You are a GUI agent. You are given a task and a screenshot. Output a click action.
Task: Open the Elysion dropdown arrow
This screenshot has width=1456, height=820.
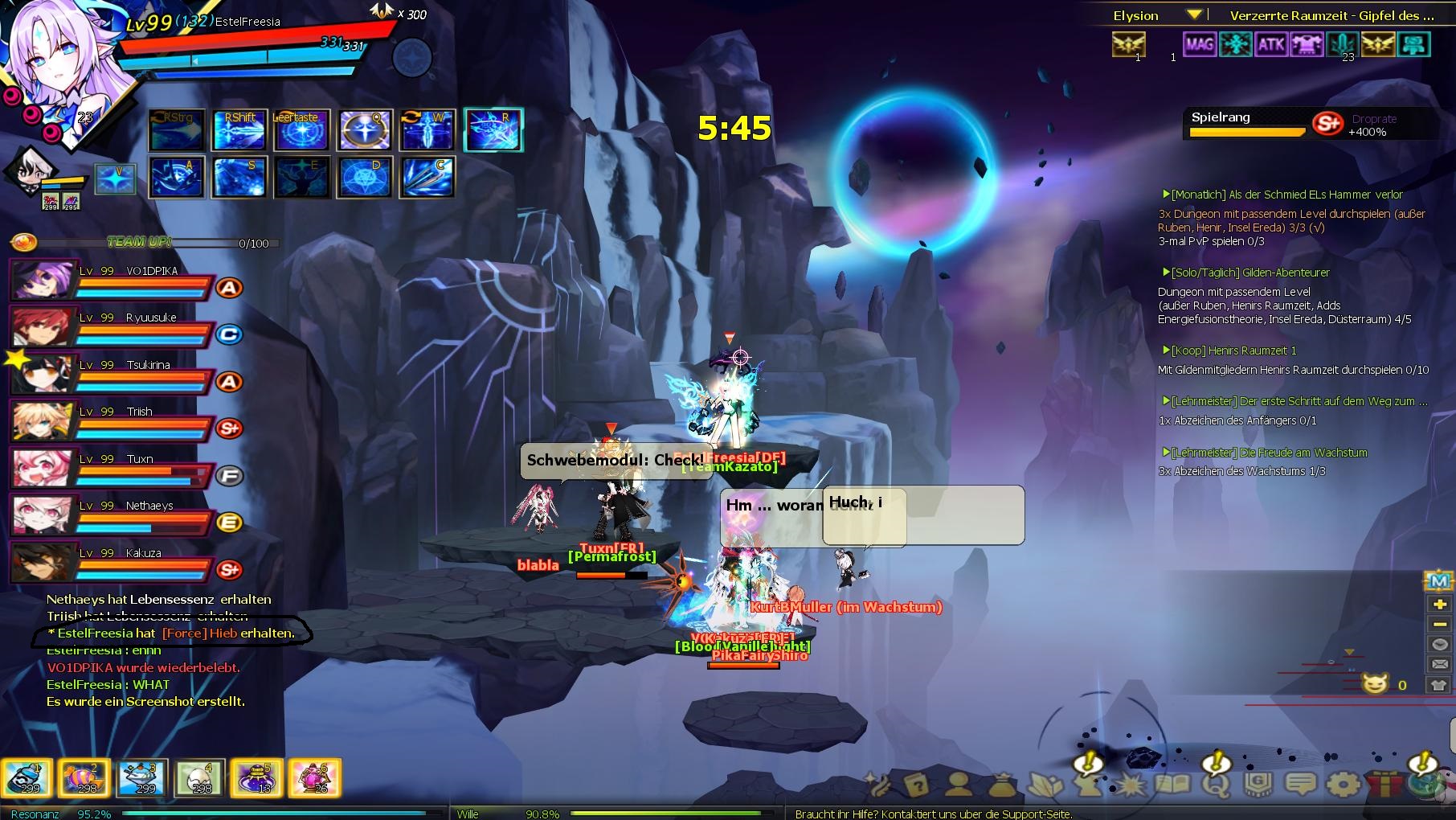click(x=1194, y=14)
